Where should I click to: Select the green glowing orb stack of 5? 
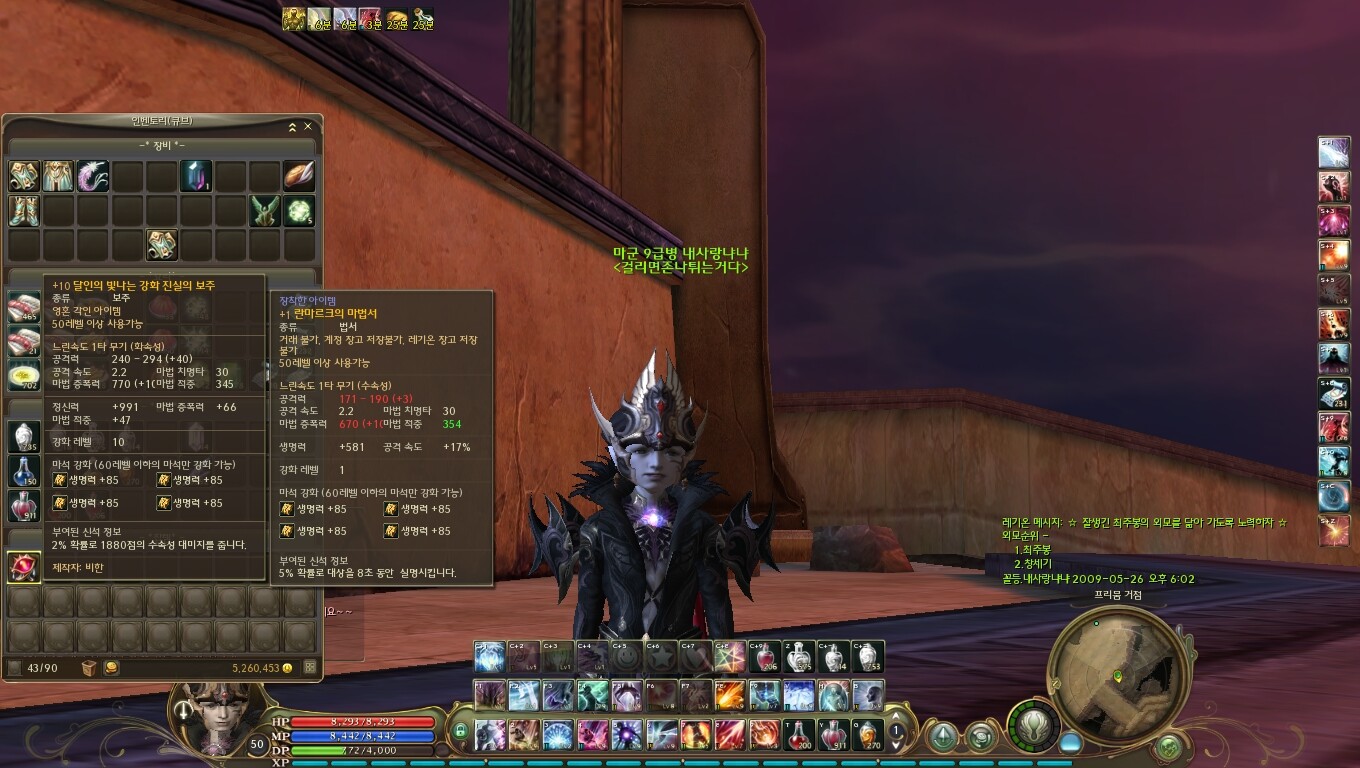pyautogui.click(x=299, y=211)
